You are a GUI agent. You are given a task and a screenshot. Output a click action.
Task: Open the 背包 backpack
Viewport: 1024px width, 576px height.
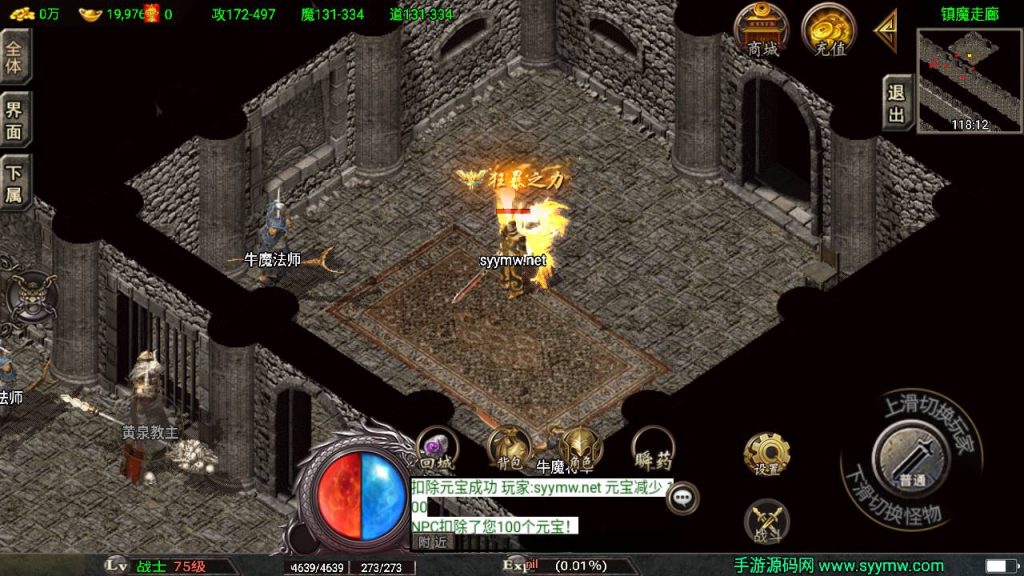507,450
